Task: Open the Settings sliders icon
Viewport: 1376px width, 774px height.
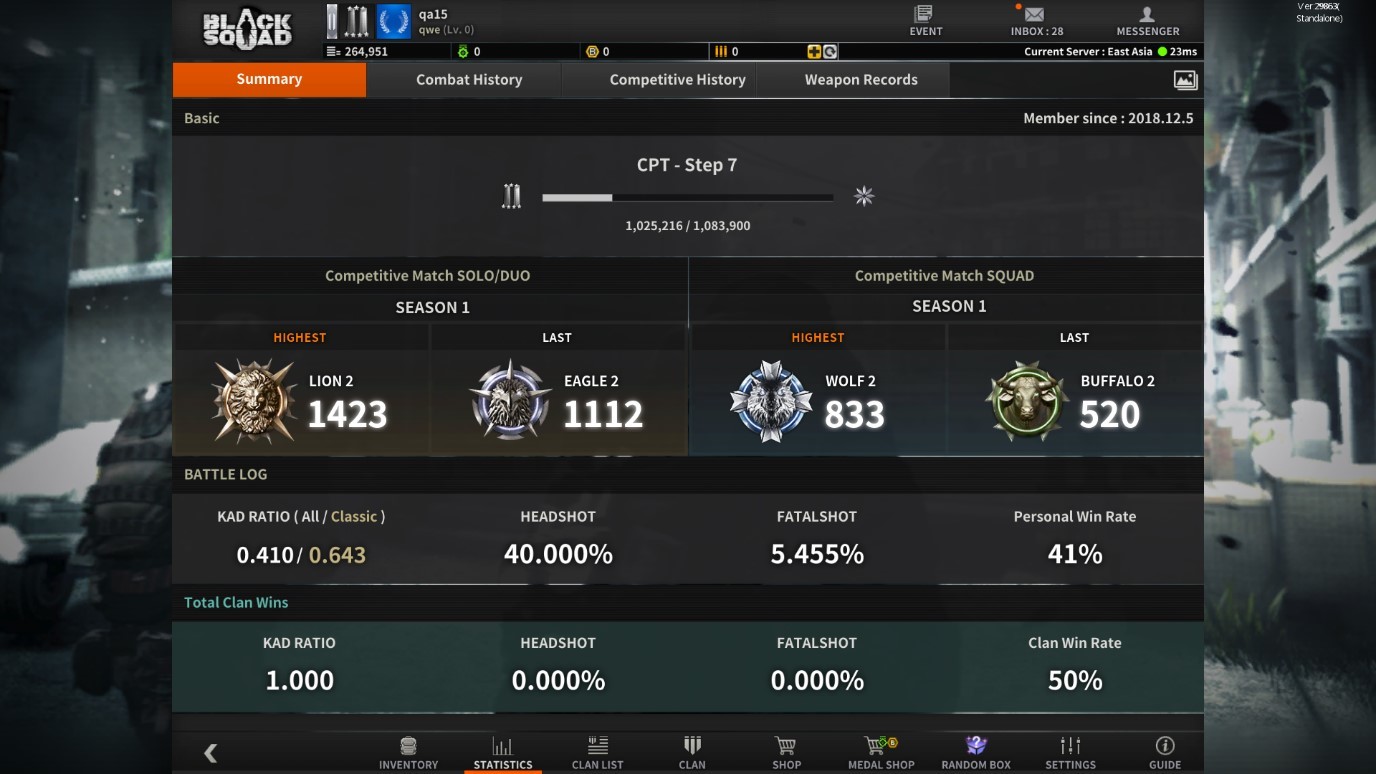Action: point(1069,745)
